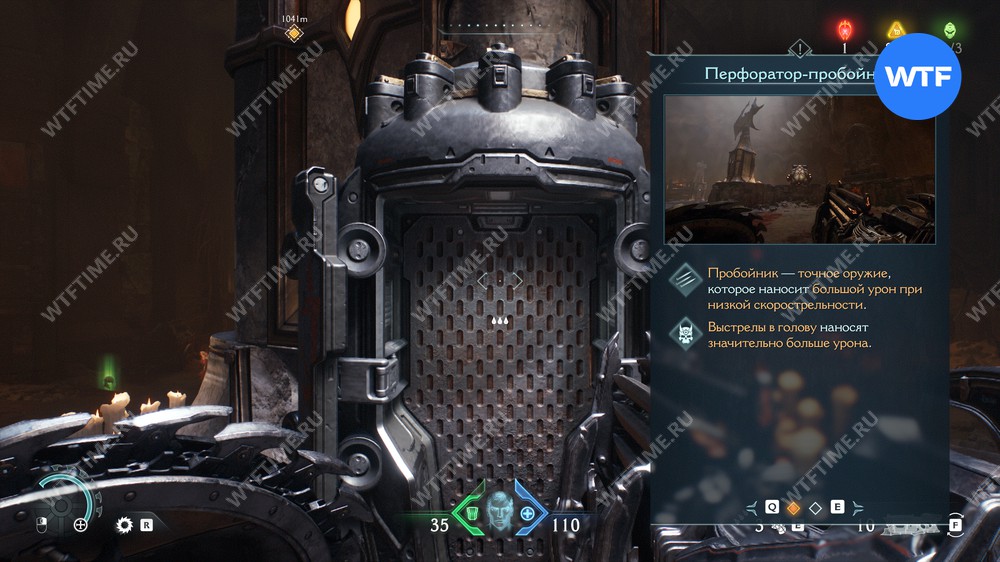Click the shield saw gear icon
Image resolution: width=1000 pixels, height=562 pixels.
[x=125, y=524]
